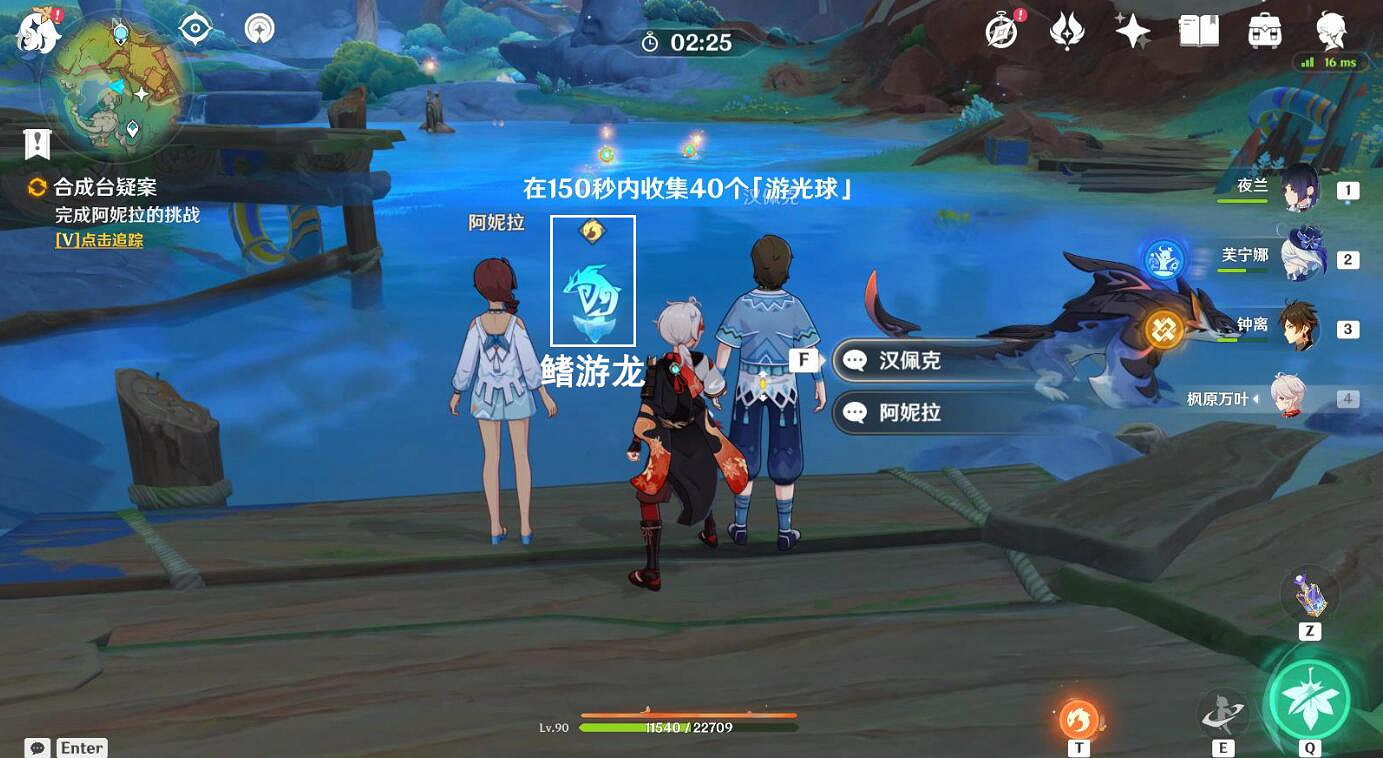The image size is (1383, 758).
Task: Open the inventory bag icon
Action: click(x=1264, y=30)
